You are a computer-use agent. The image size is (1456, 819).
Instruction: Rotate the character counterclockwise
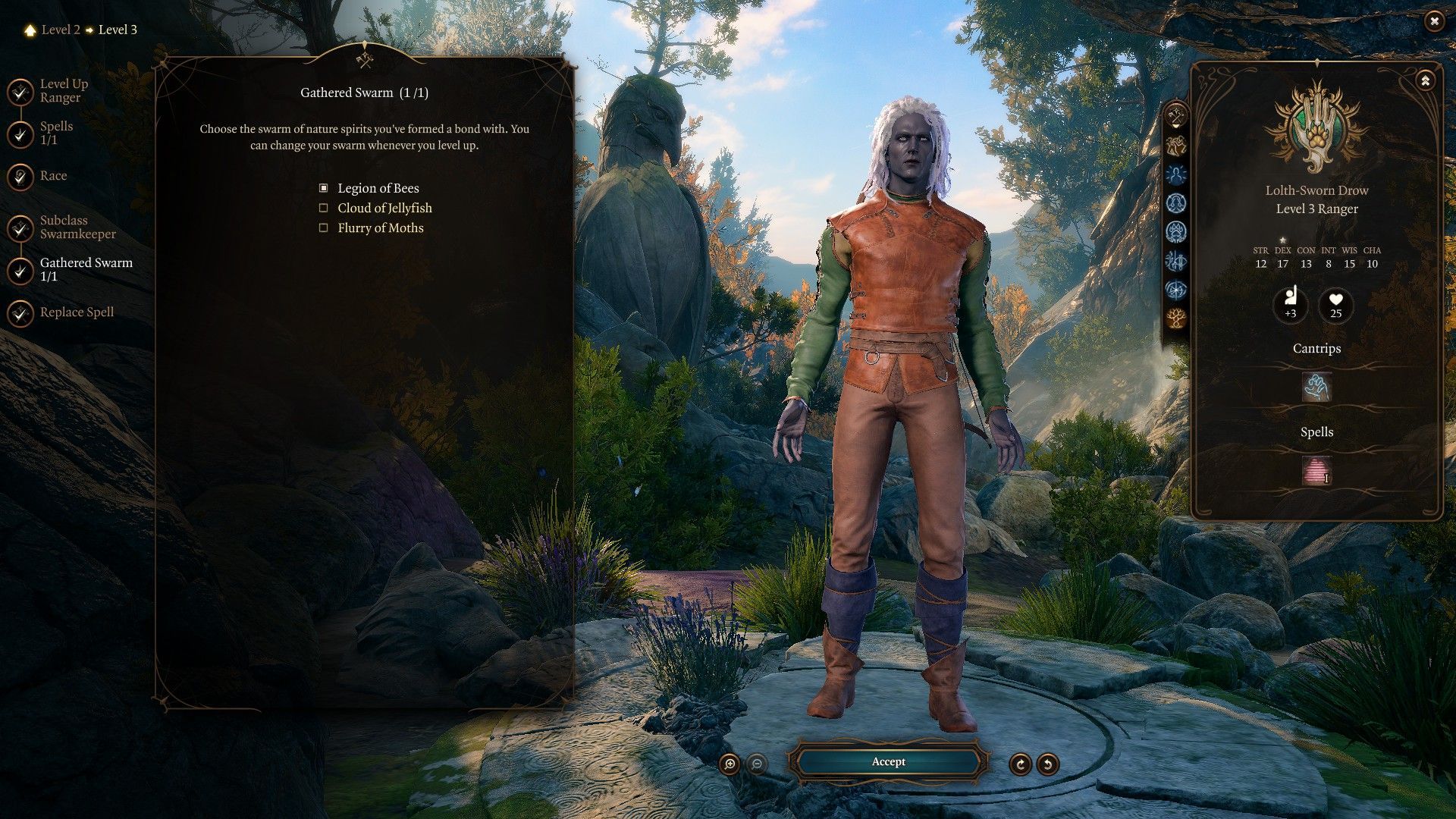(x=1048, y=764)
